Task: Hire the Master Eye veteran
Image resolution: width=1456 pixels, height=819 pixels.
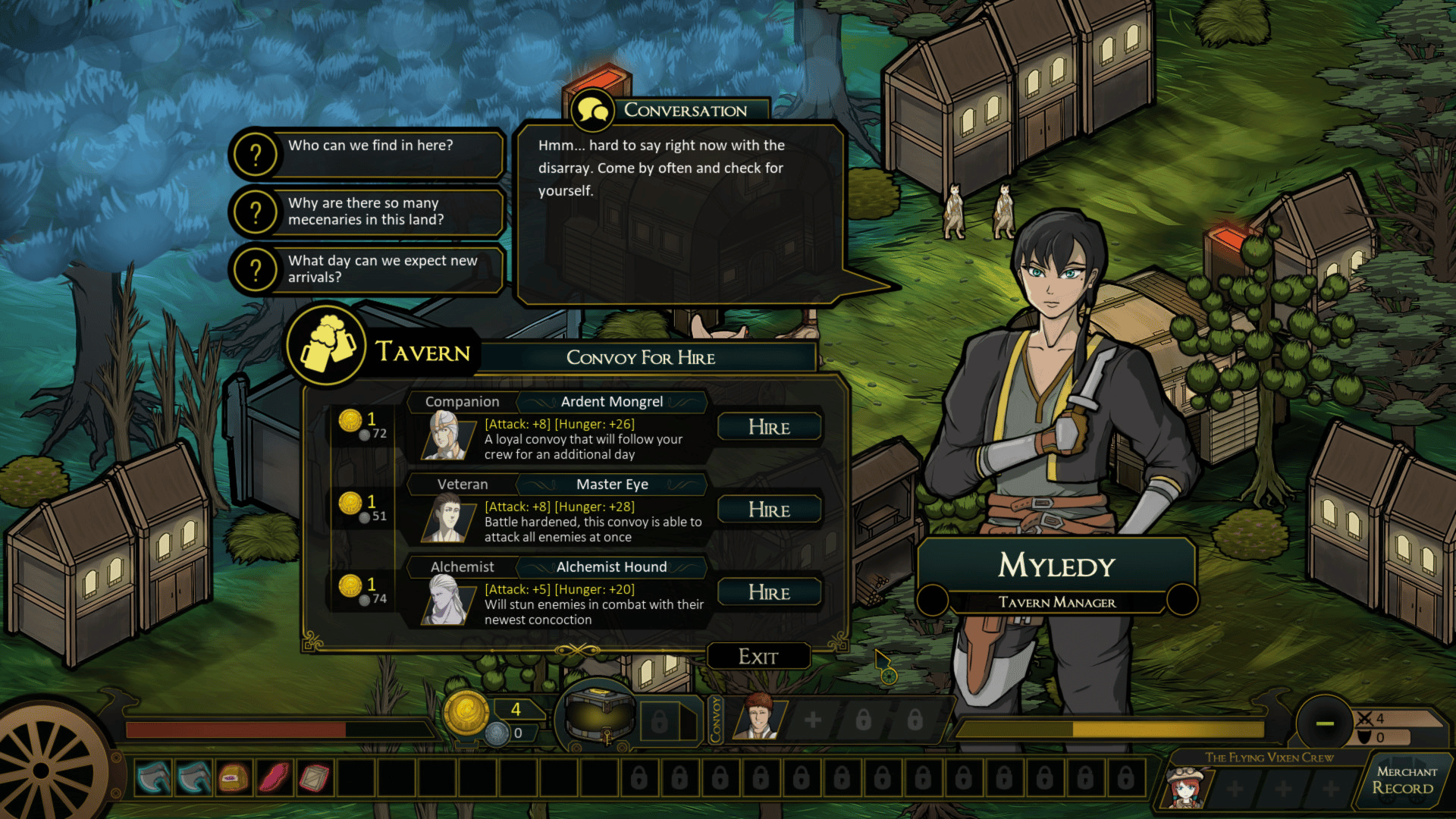Action: (x=769, y=510)
